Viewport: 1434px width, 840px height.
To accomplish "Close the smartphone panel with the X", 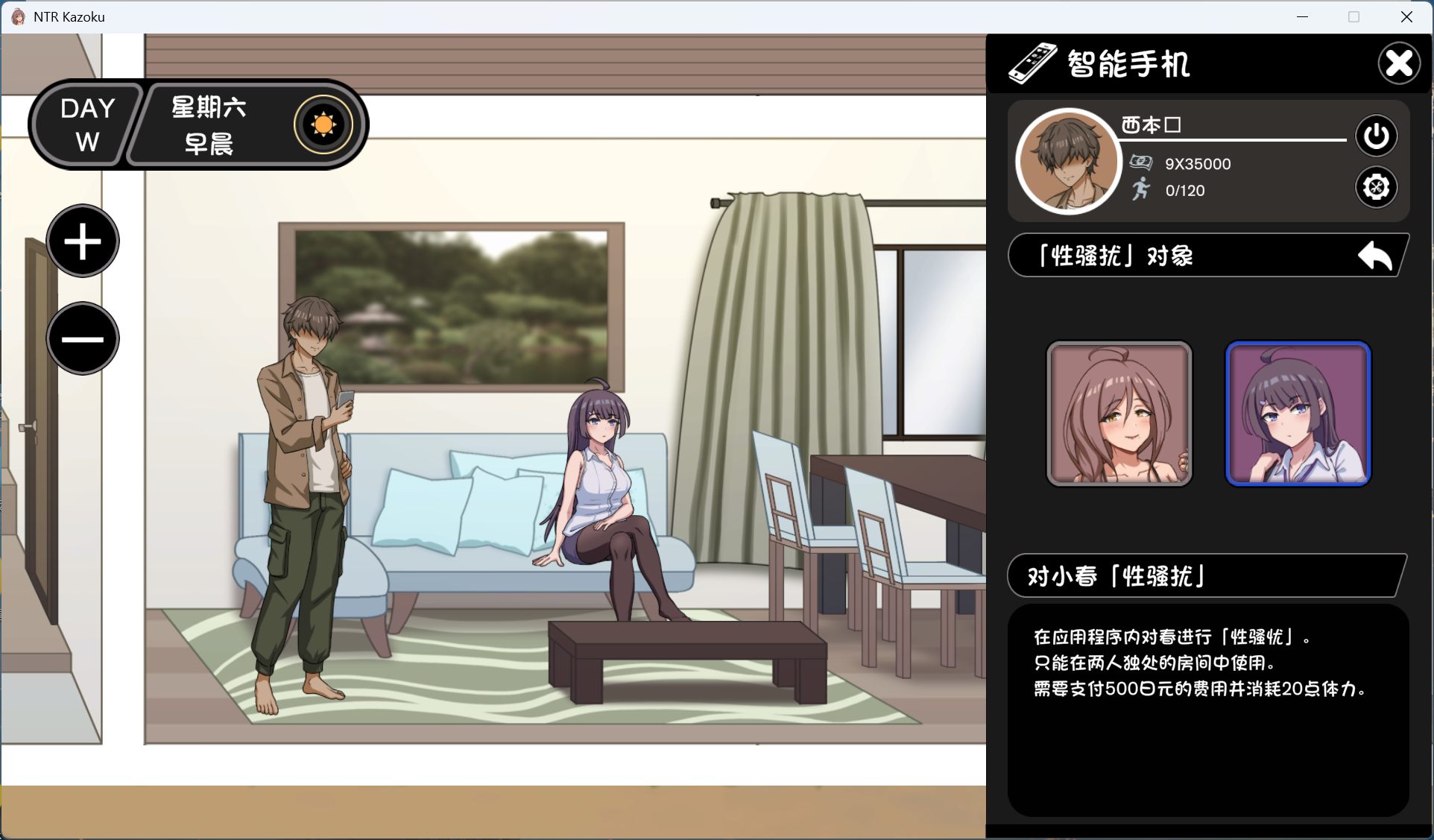I will tap(1398, 63).
